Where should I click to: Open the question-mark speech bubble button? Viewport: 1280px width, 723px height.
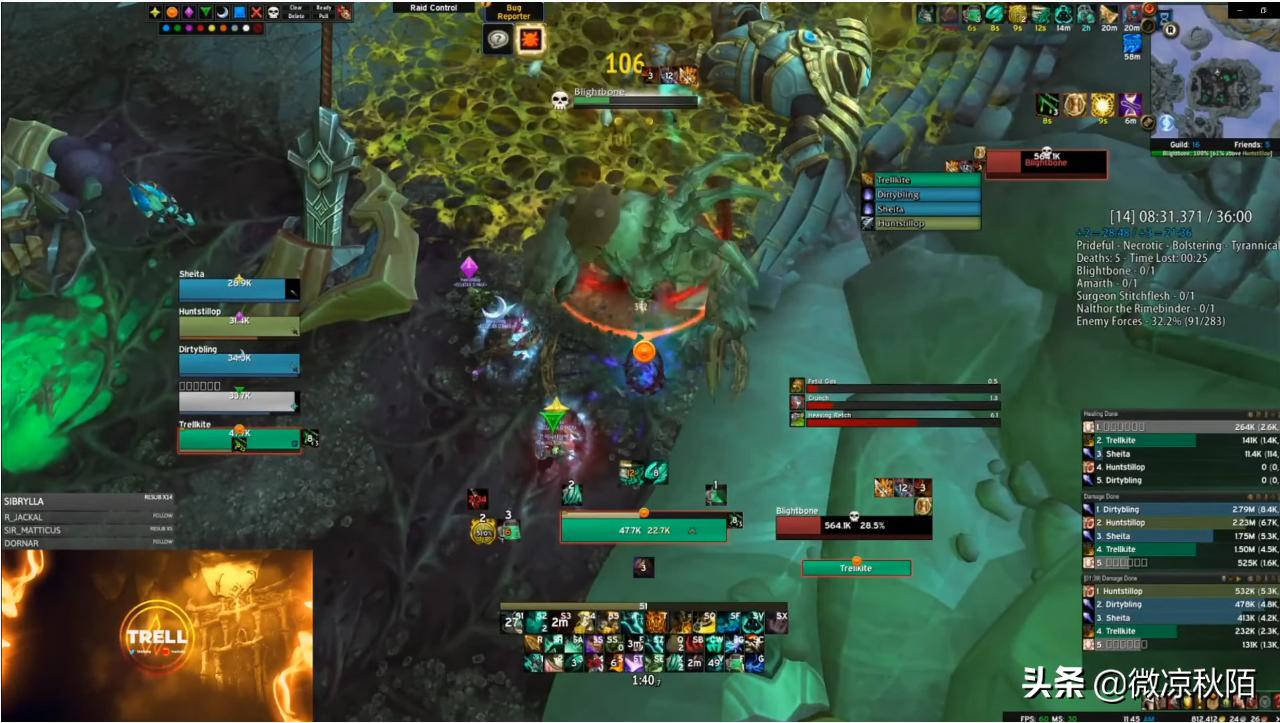[497, 39]
